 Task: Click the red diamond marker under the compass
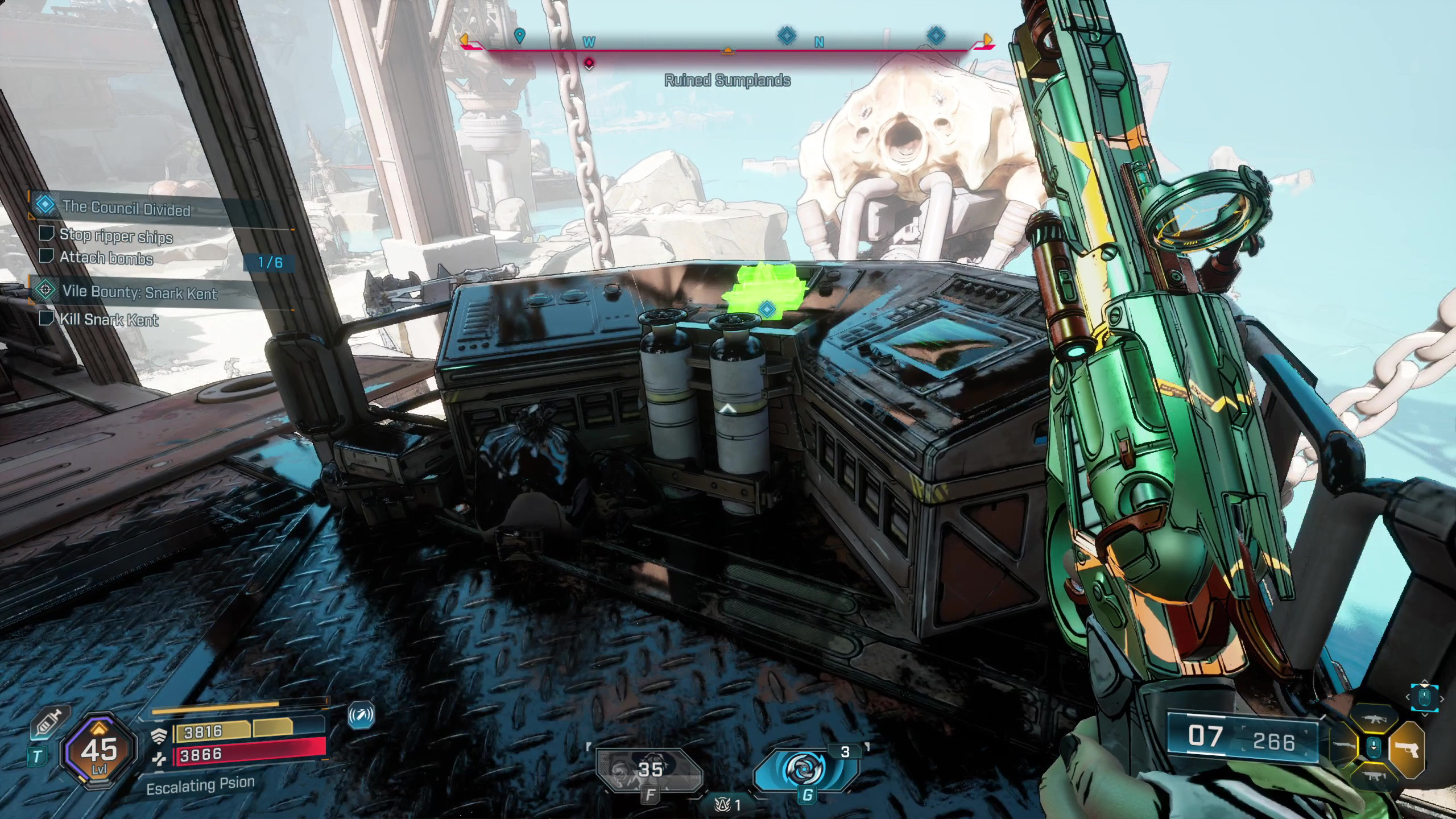point(589,63)
